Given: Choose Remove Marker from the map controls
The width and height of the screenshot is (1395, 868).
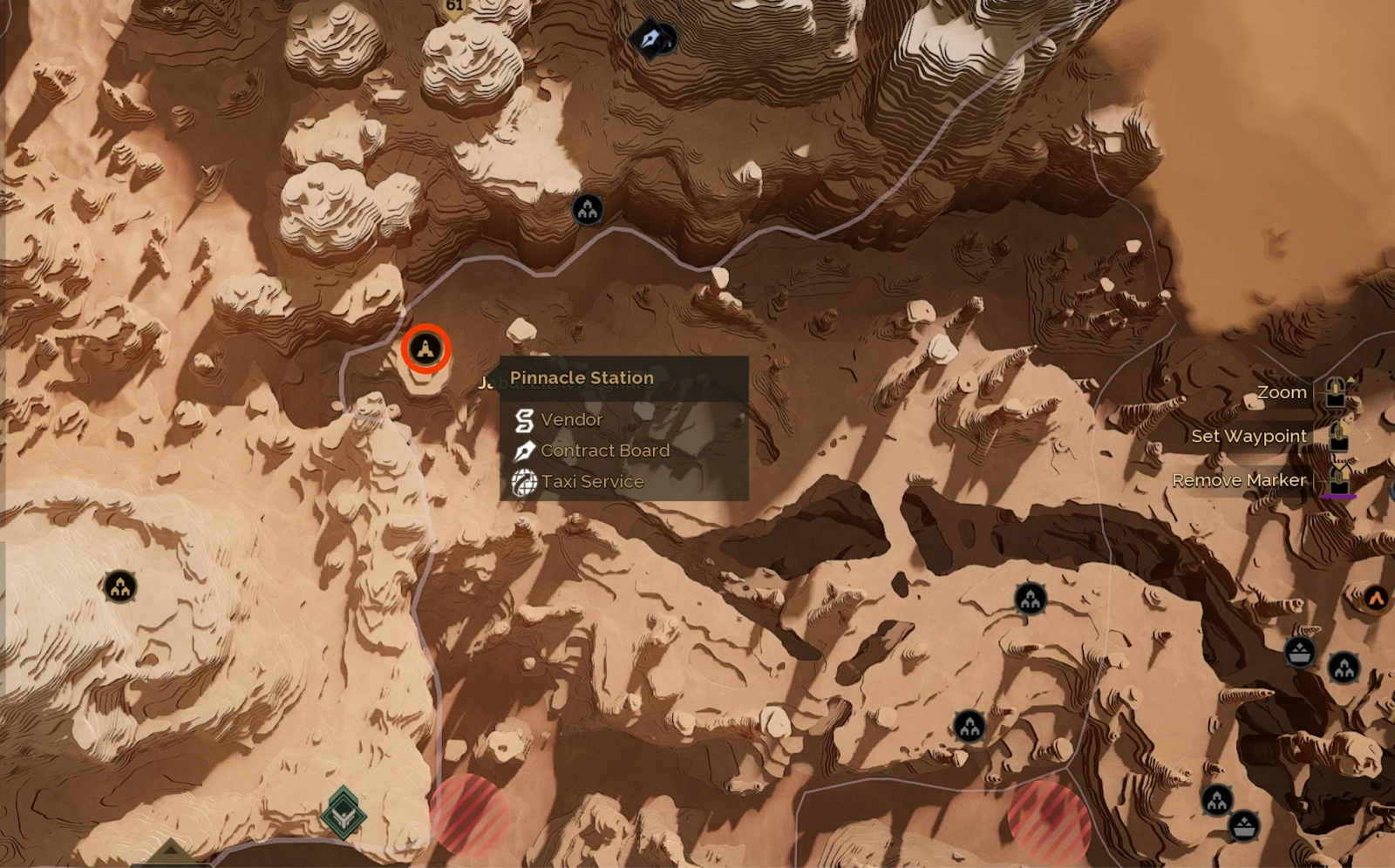Looking at the screenshot, I should tap(1240, 479).
